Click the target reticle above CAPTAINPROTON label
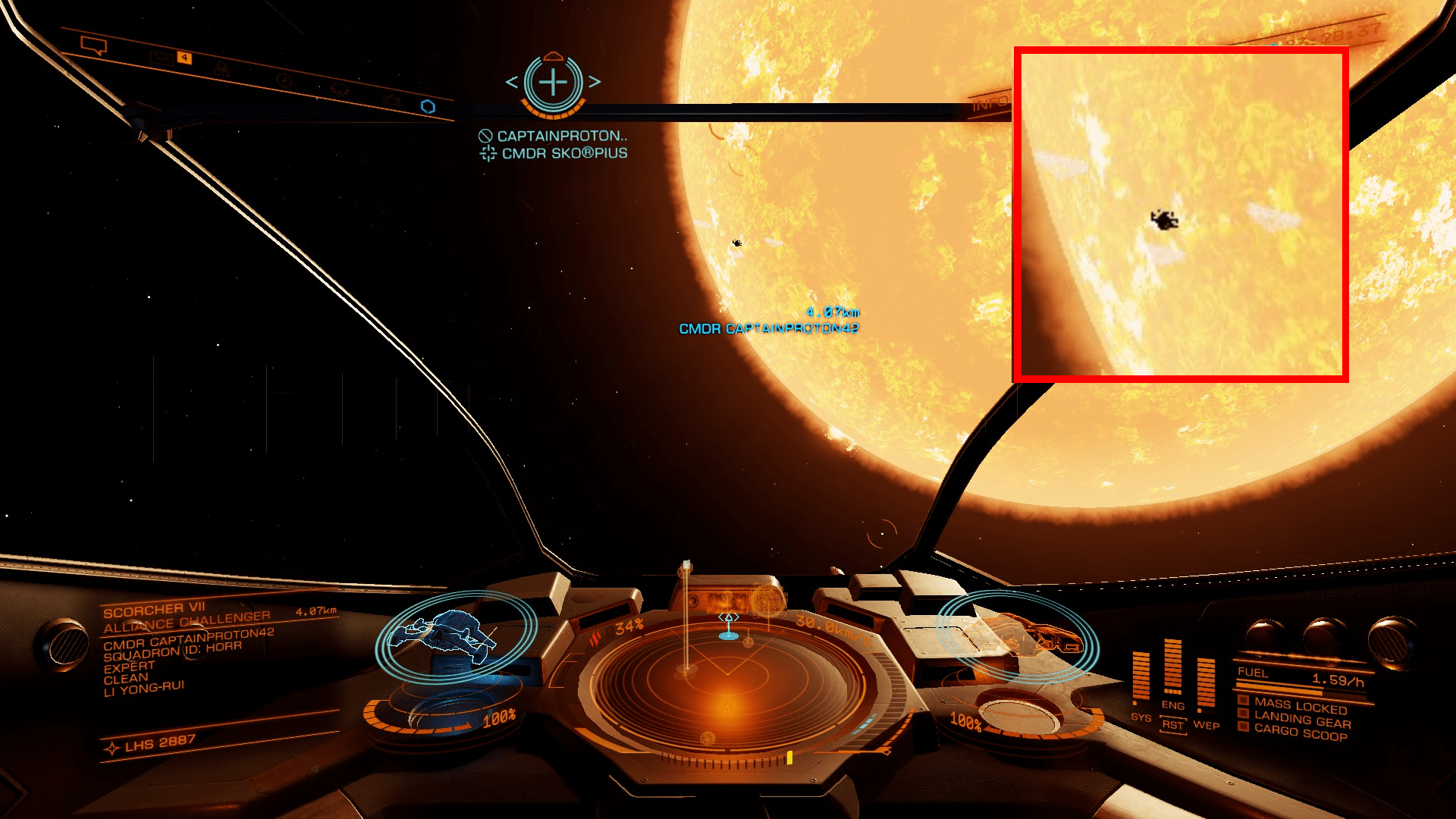 pyautogui.click(x=554, y=83)
